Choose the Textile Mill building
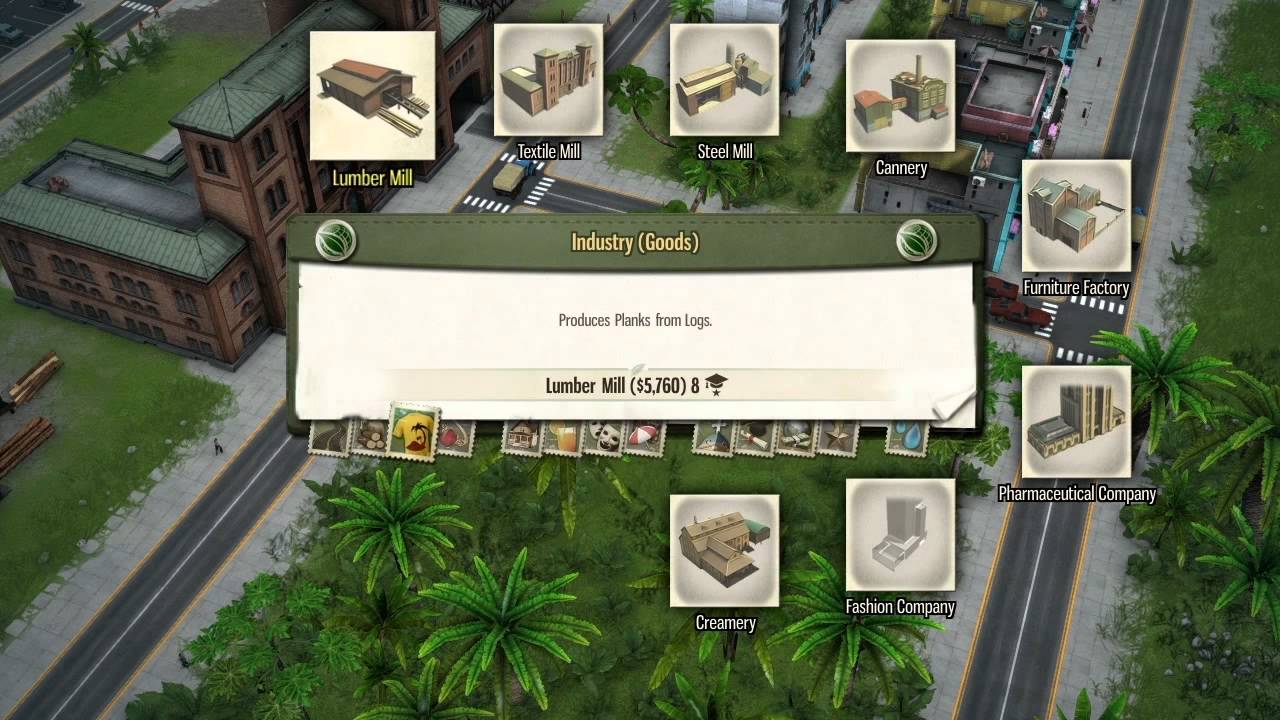Screen dimensions: 1280x720 coord(548,81)
